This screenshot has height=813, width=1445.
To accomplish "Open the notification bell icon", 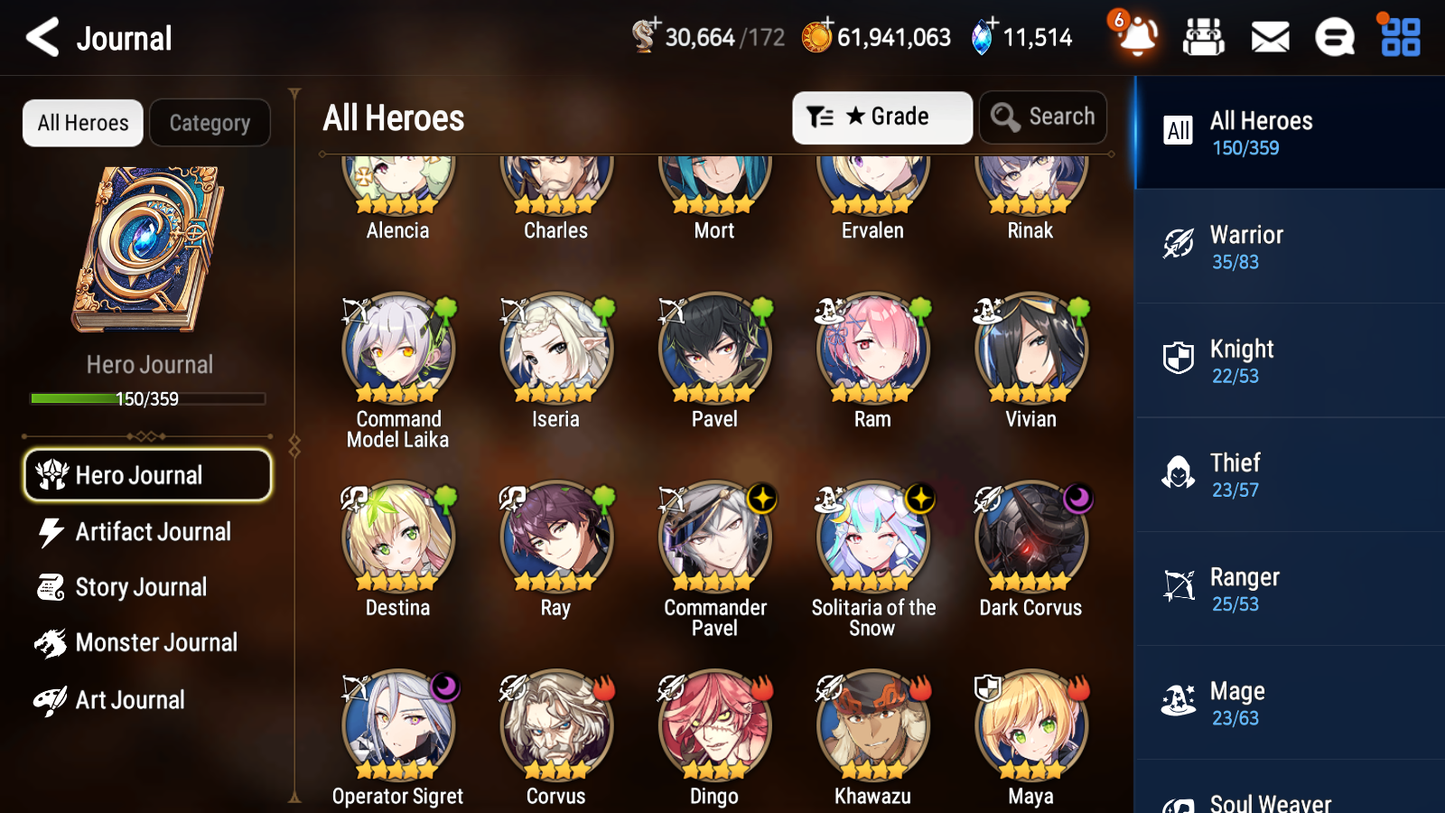I will (x=1136, y=37).
